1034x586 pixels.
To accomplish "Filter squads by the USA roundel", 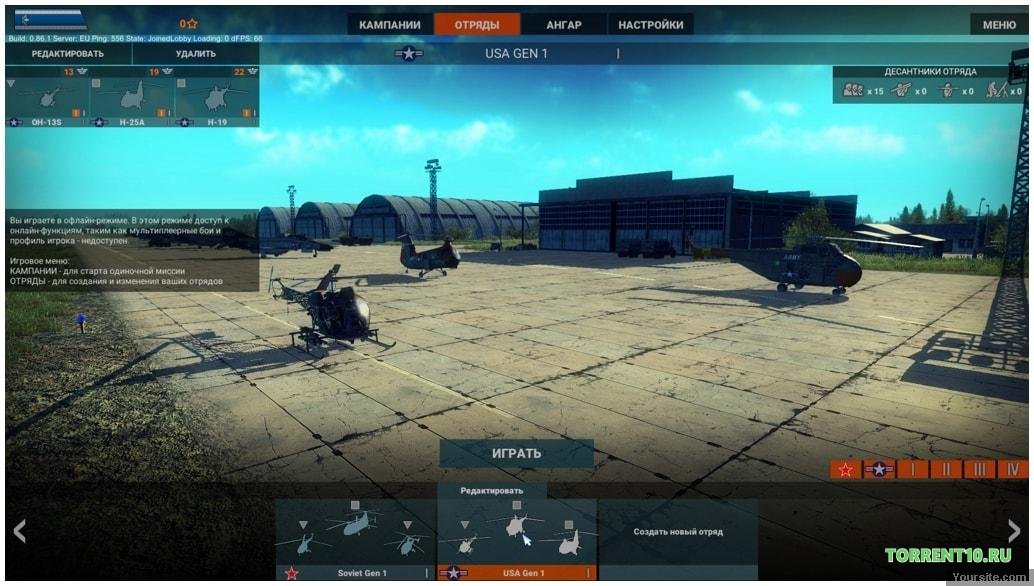I will [x=879, y=469].
